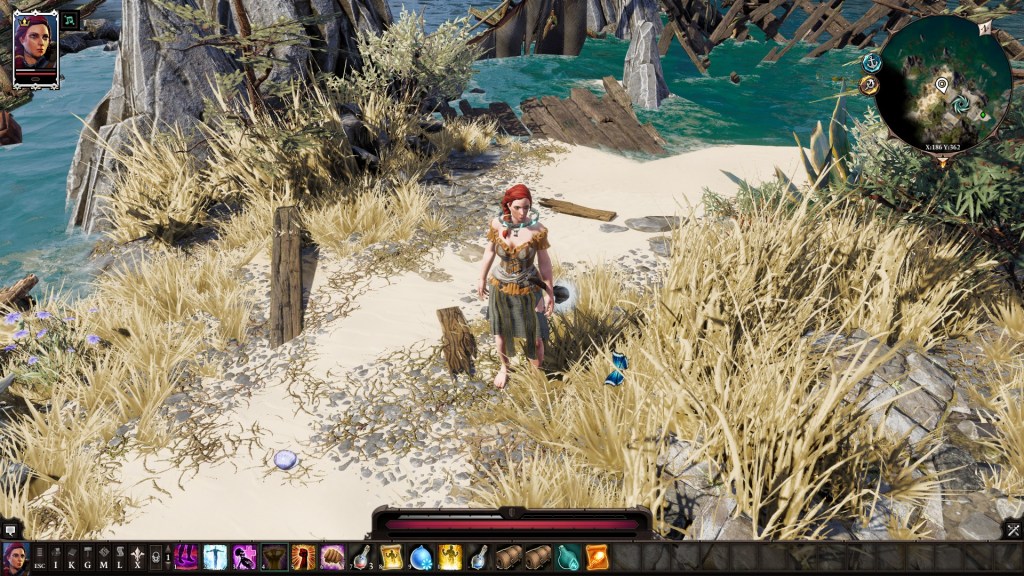Select the red-haired character portrait
Screen dimensions: 1024x576
click(35, 50)
